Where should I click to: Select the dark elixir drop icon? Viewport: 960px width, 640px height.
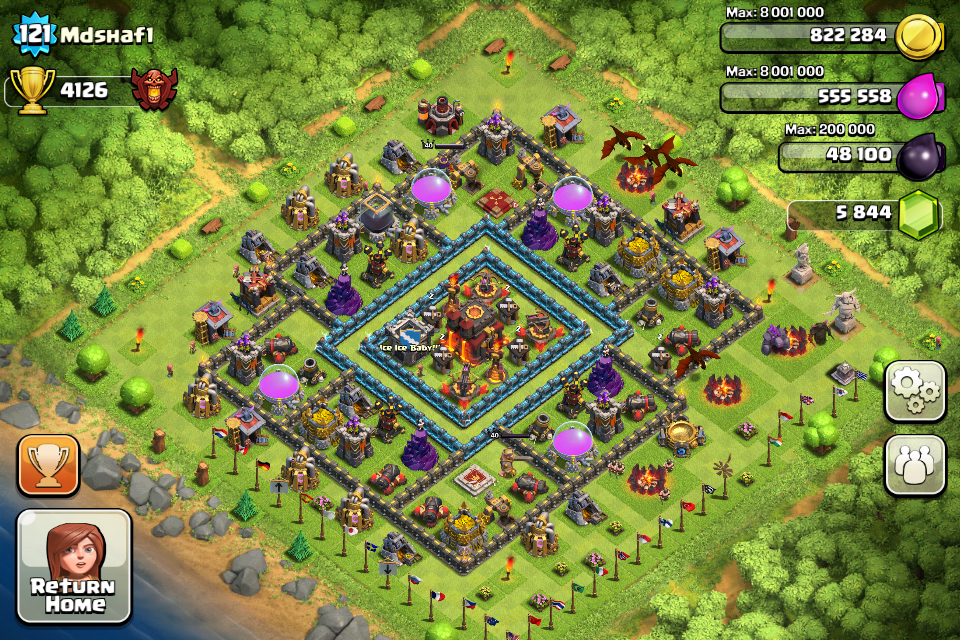[x=918, y=156]
